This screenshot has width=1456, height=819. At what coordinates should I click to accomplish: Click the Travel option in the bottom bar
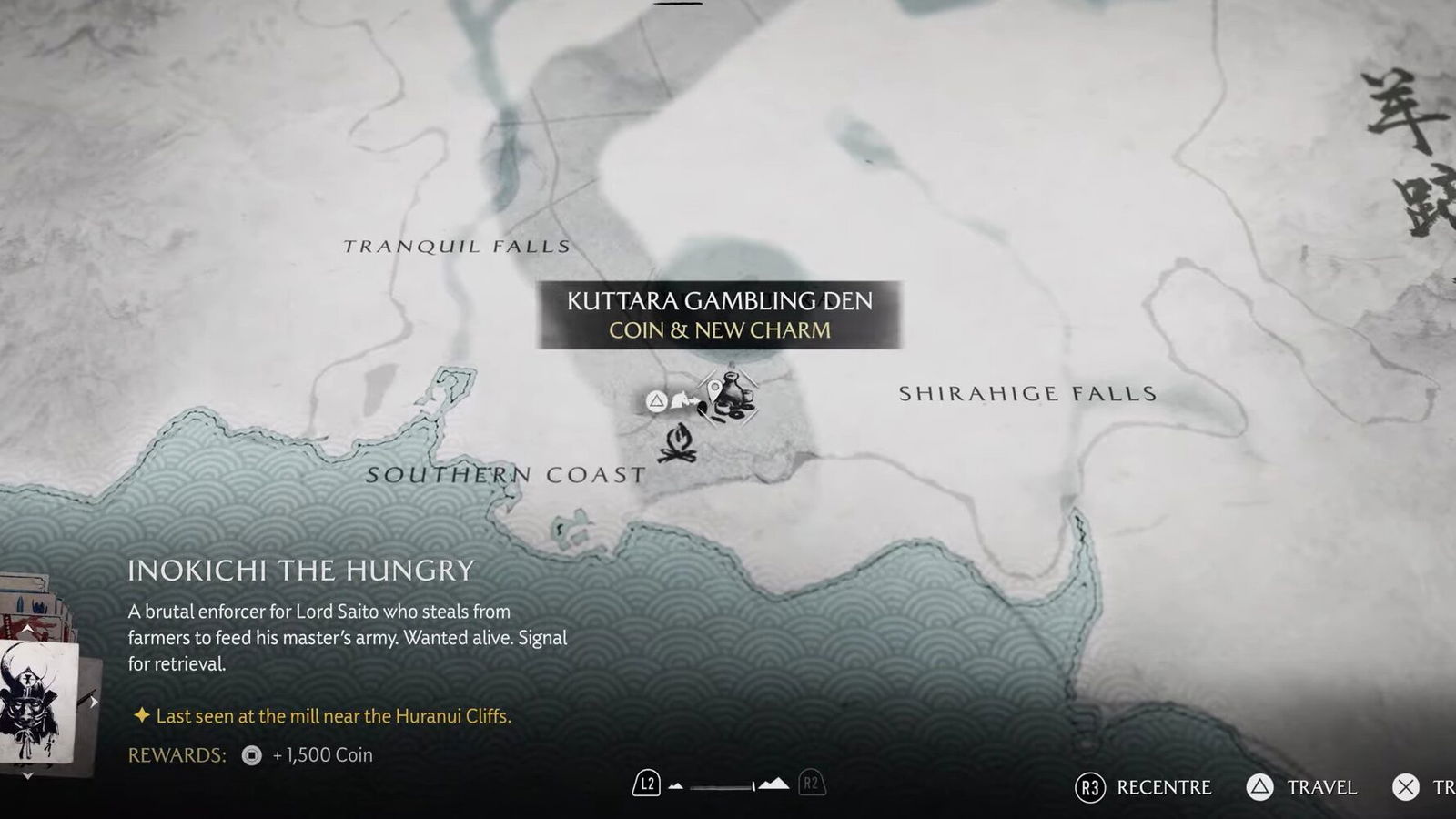point(1304,787)
